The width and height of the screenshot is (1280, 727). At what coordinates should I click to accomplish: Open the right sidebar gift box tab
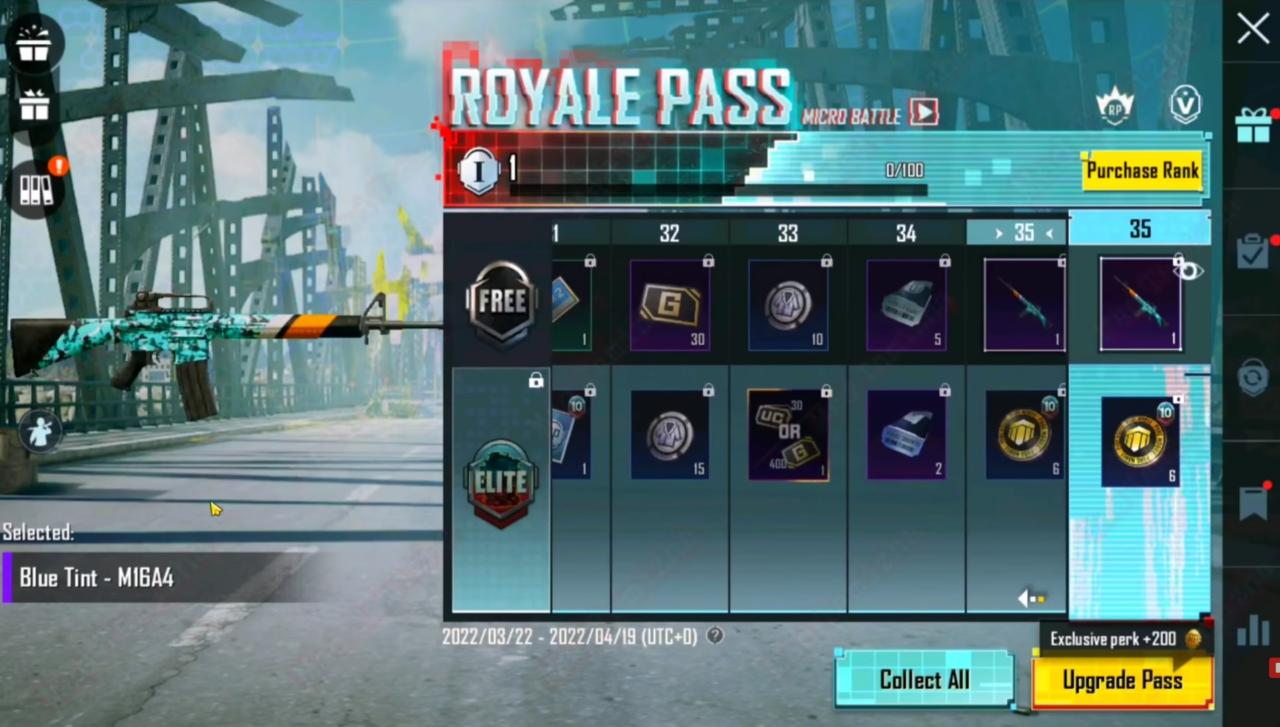(x=1252, y=126)
